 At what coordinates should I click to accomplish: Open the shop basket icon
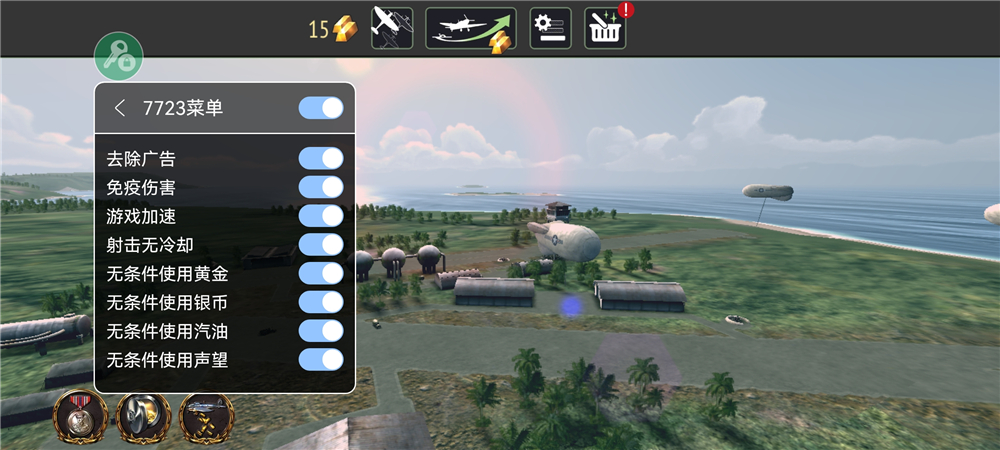[605, 28]
